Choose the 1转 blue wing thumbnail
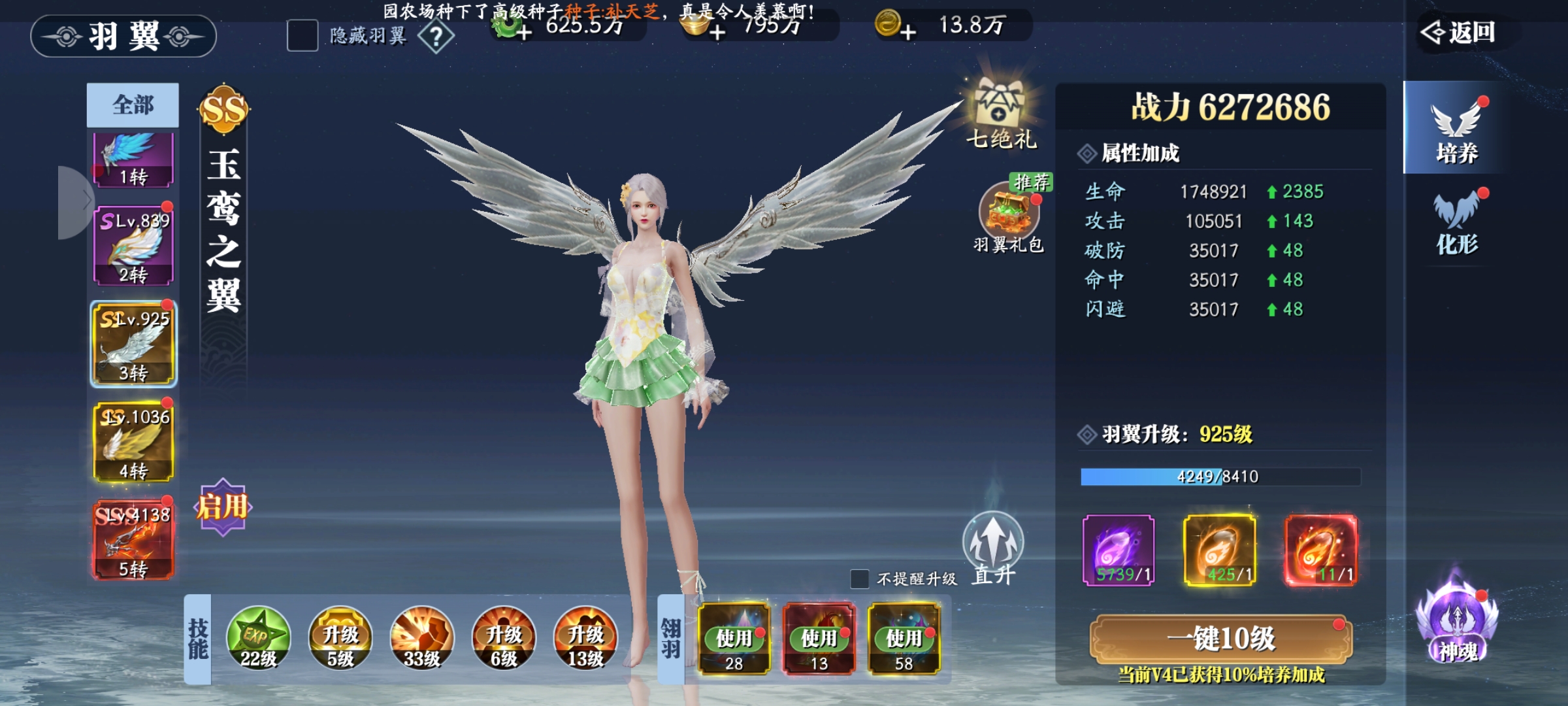Screen dimensions: 1568x706 [133, 160]
